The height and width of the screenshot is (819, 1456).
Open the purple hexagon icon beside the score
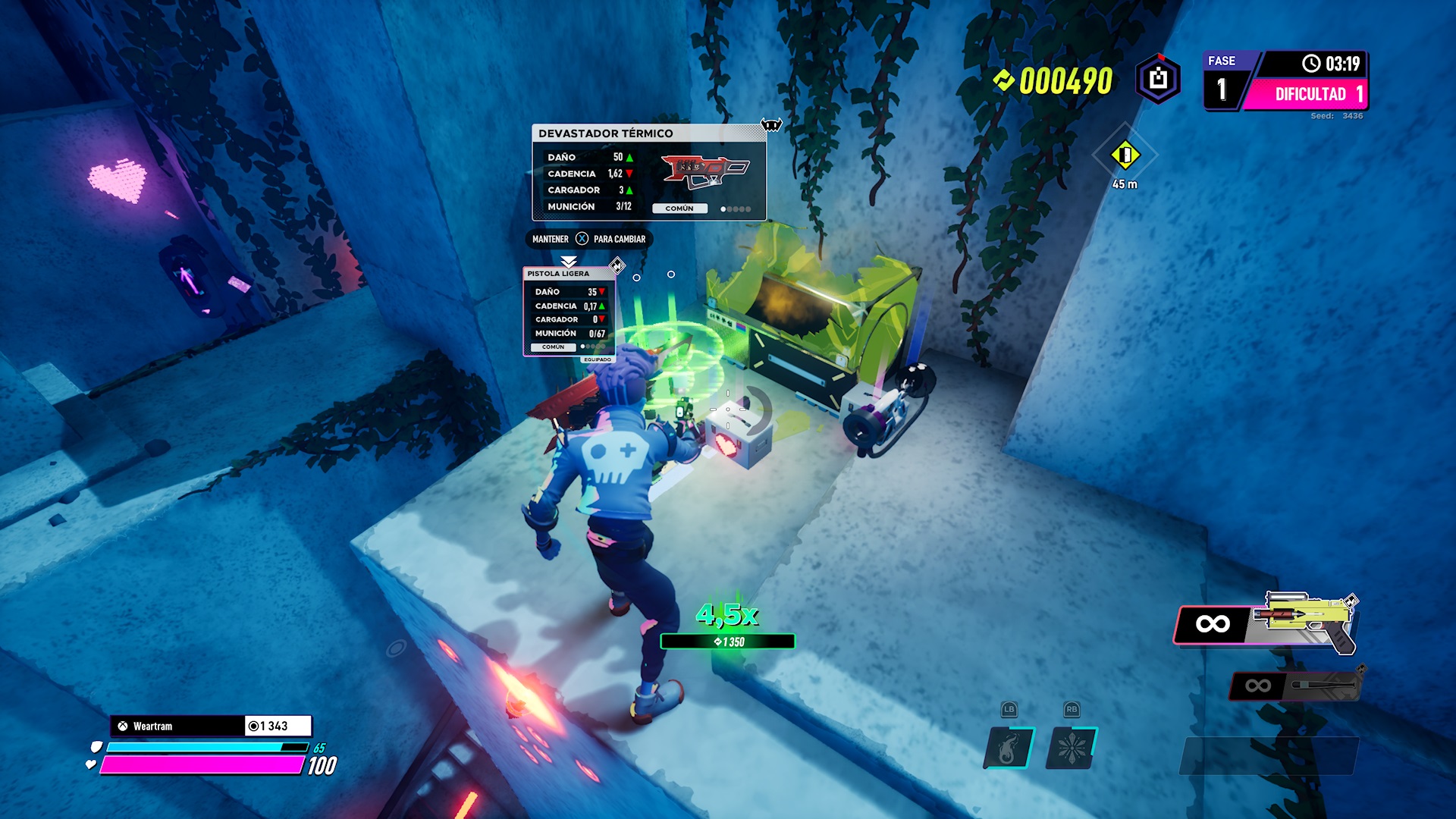[x=1158, y=79]
